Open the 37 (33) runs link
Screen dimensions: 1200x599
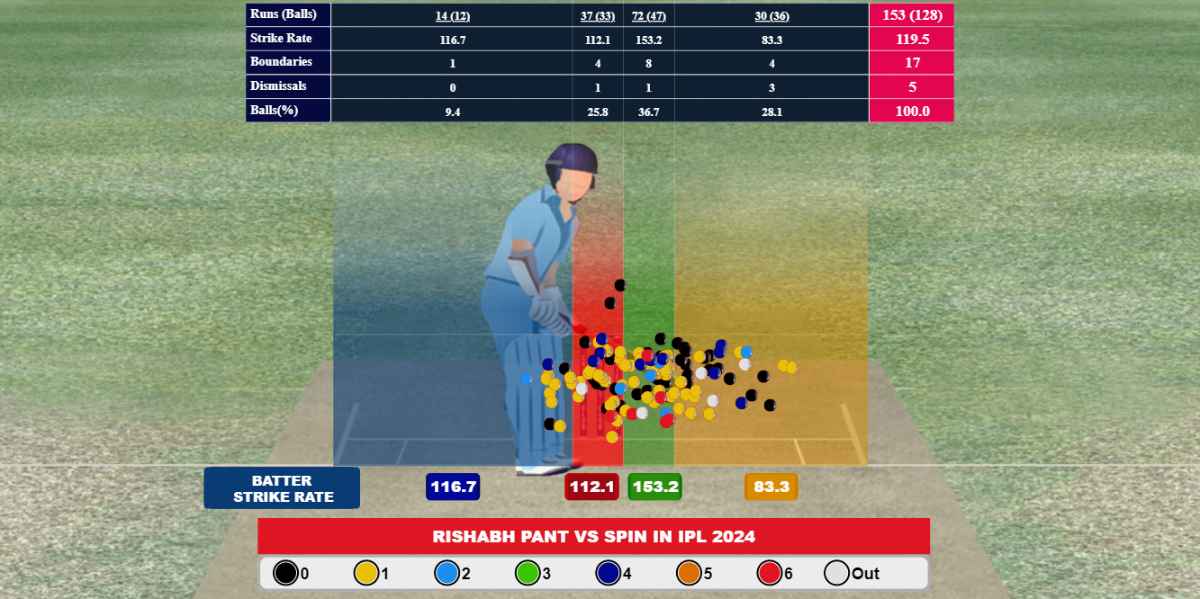point(598,15)
